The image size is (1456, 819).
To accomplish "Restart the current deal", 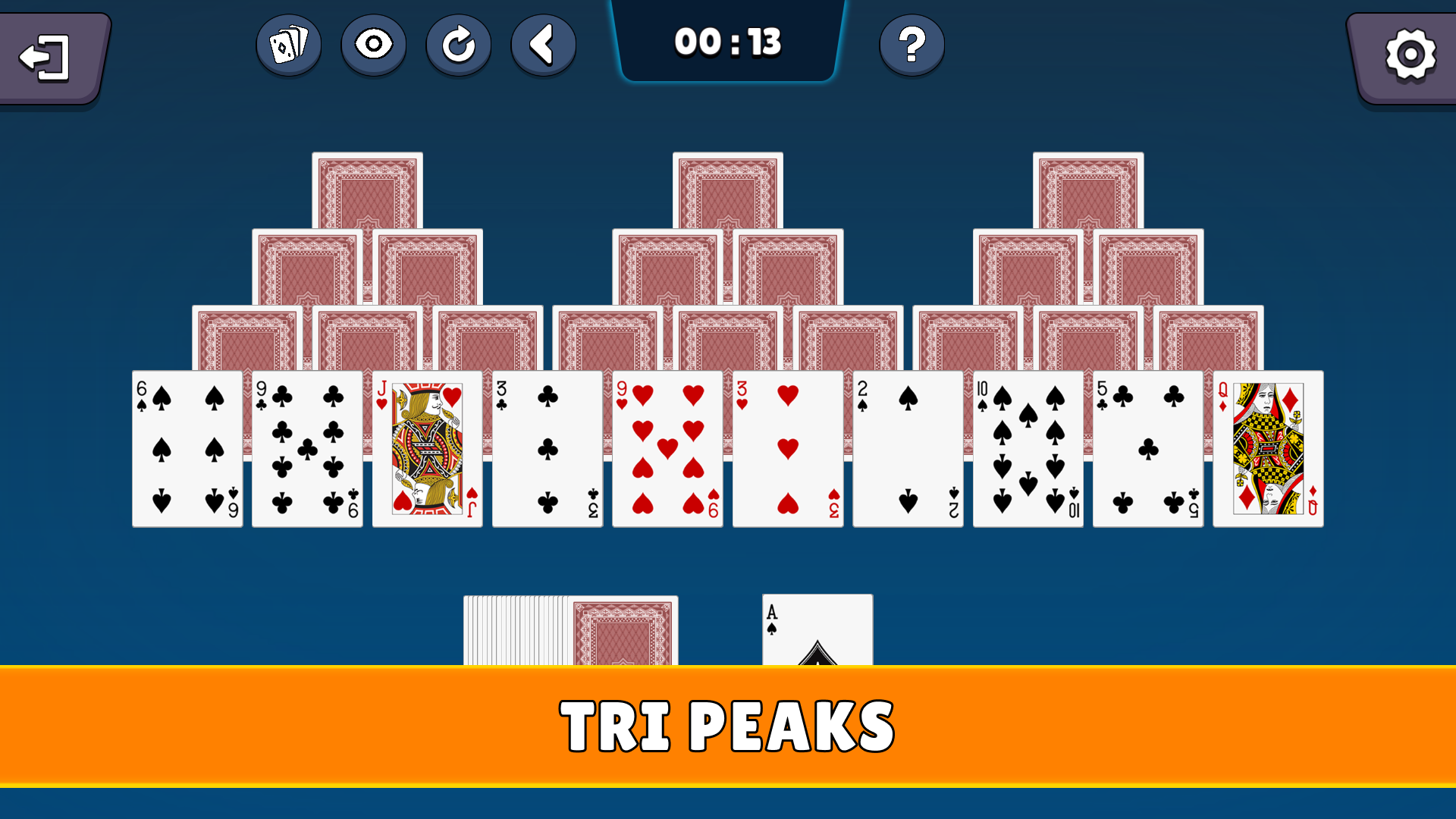I will (x=458, y=45).
